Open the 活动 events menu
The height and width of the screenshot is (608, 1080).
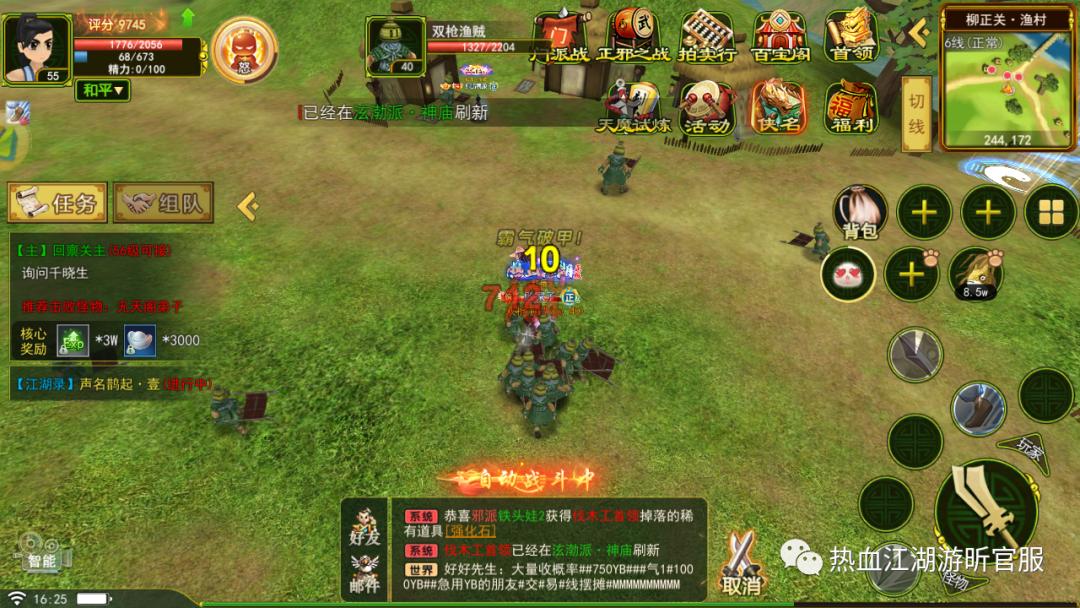705,108
